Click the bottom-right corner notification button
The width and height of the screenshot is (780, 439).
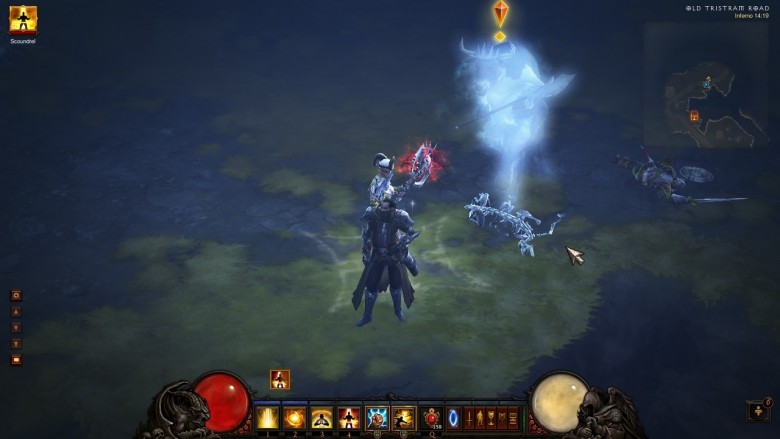(x=757, y=410)
